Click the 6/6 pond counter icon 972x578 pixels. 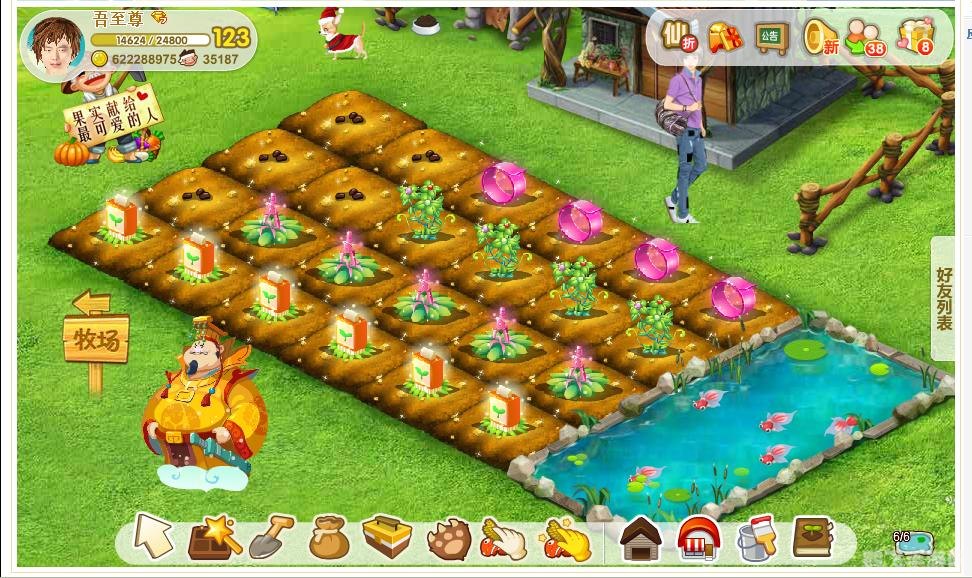[x=911, y=541]
